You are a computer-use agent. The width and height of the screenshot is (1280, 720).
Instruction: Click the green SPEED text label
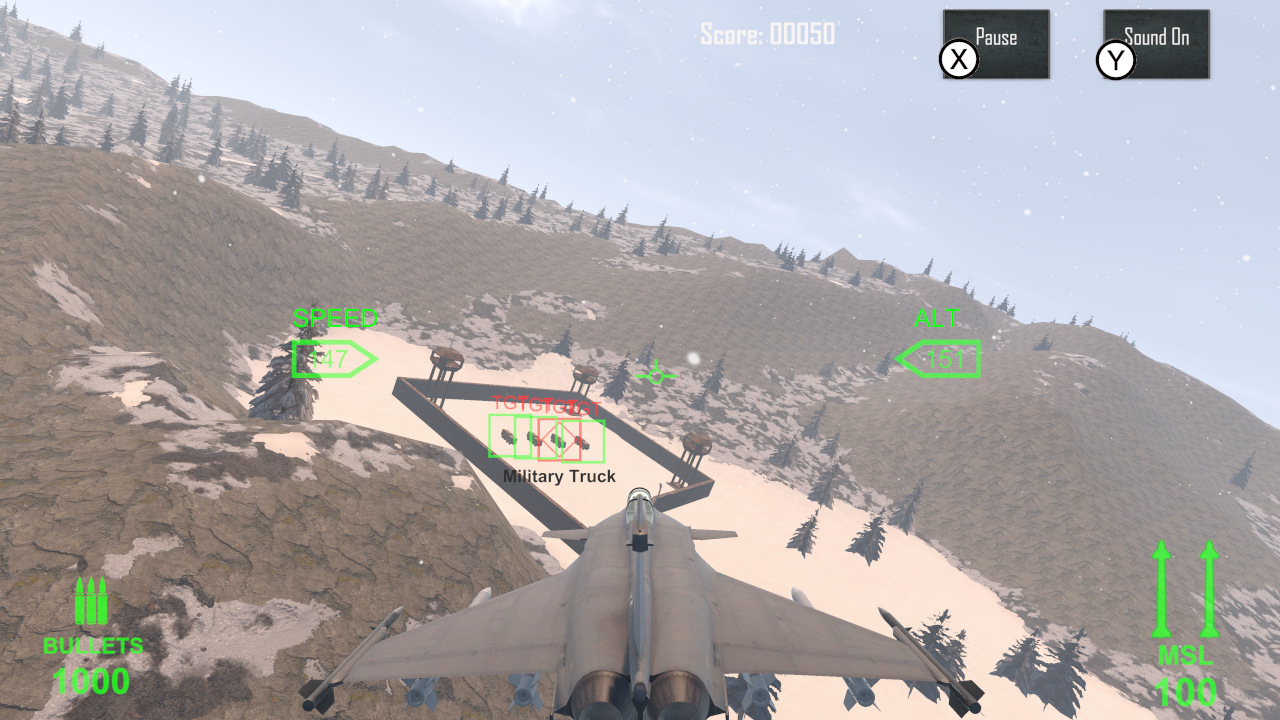pos(336,319)
